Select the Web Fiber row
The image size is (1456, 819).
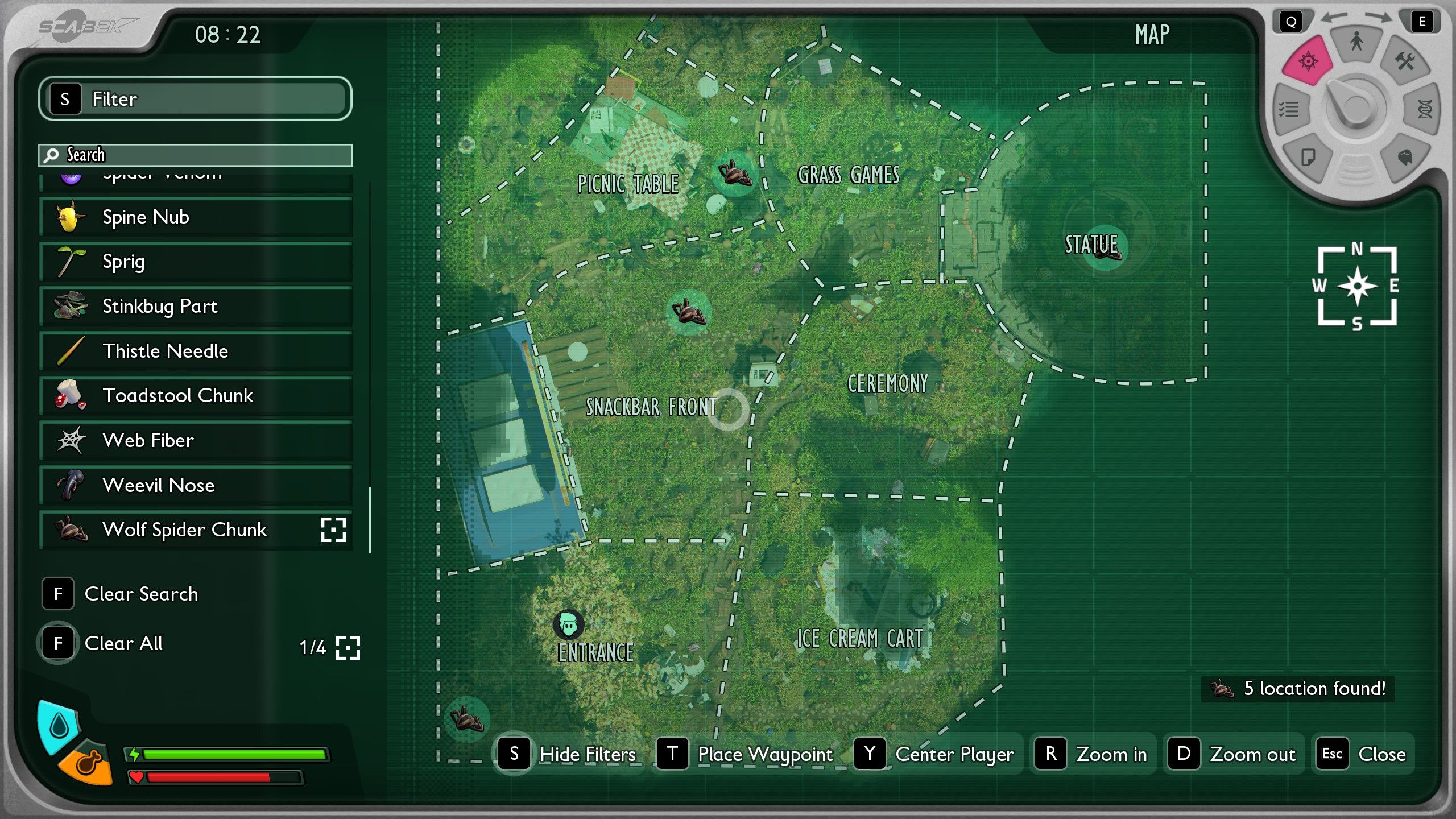196,440
